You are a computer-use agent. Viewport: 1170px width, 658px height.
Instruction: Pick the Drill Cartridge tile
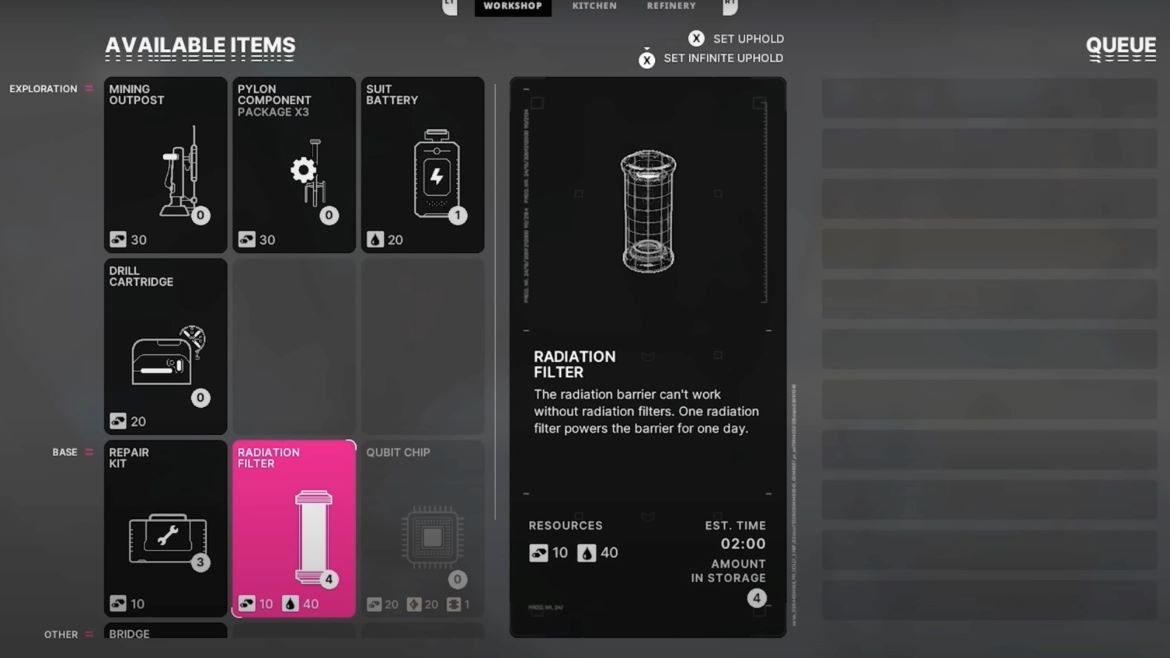pos(166,346)
